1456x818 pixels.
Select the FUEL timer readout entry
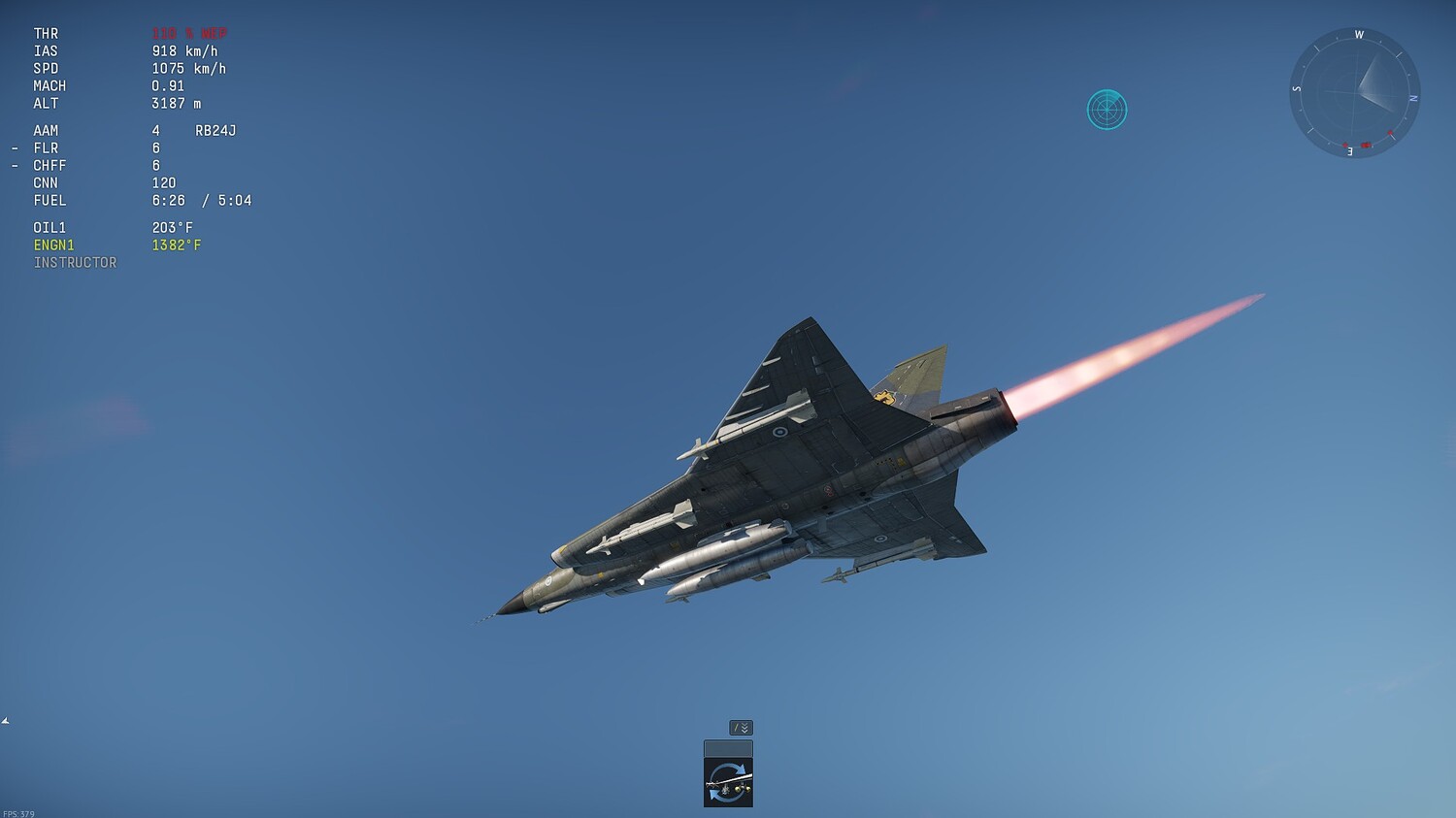pyautogui.click(x=146, y=200)
